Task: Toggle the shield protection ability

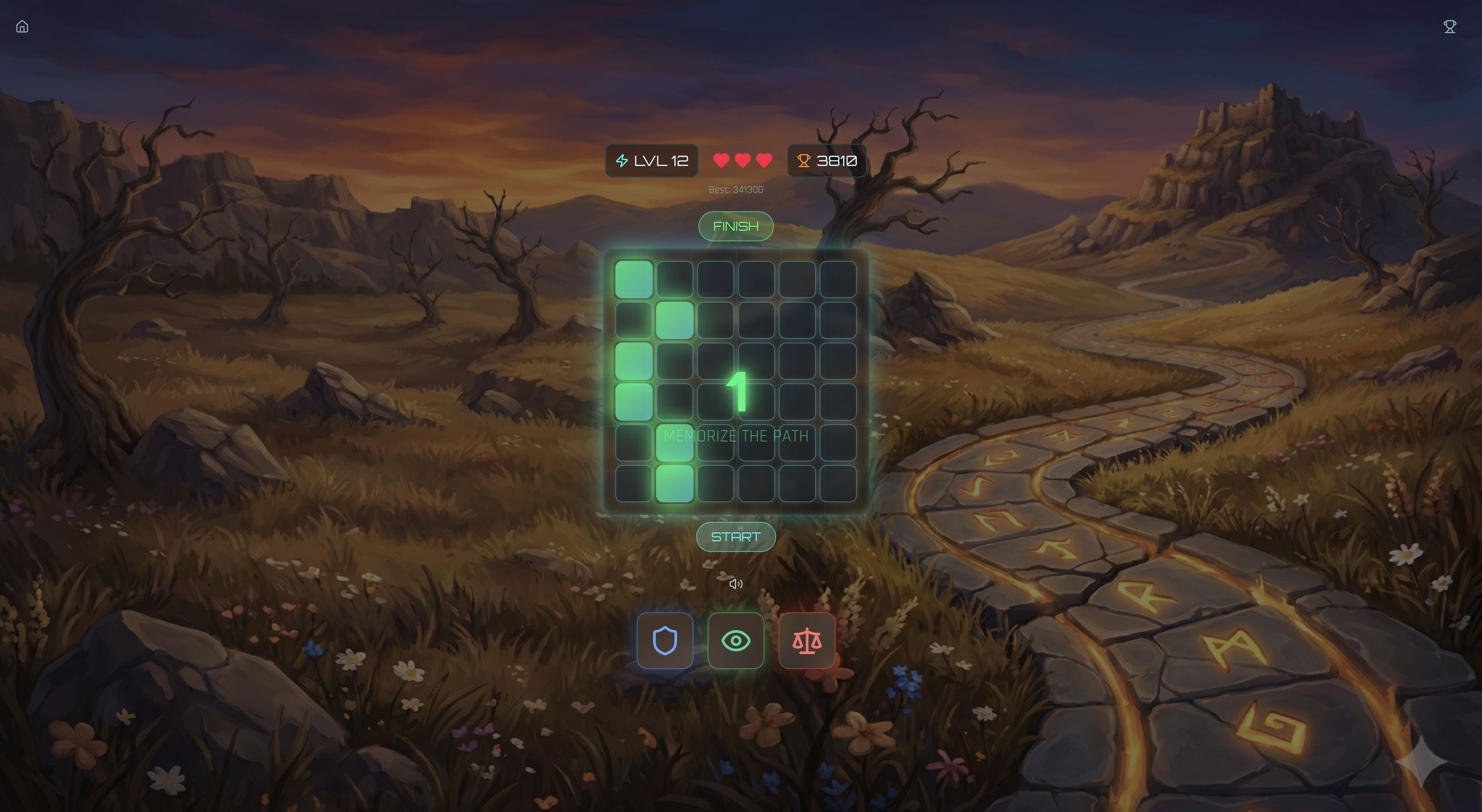Action: (x=665, y=640)
